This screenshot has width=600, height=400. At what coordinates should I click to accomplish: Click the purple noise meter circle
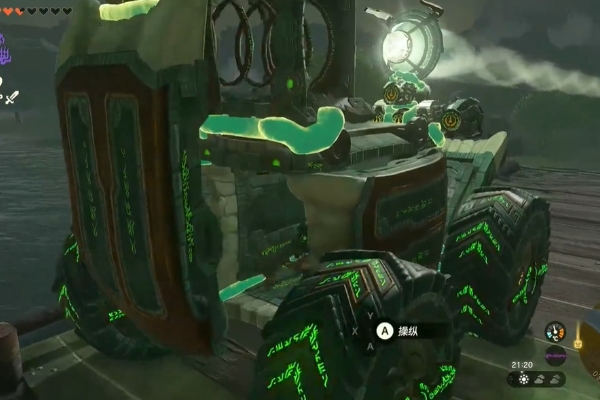[x=554, y=354]
